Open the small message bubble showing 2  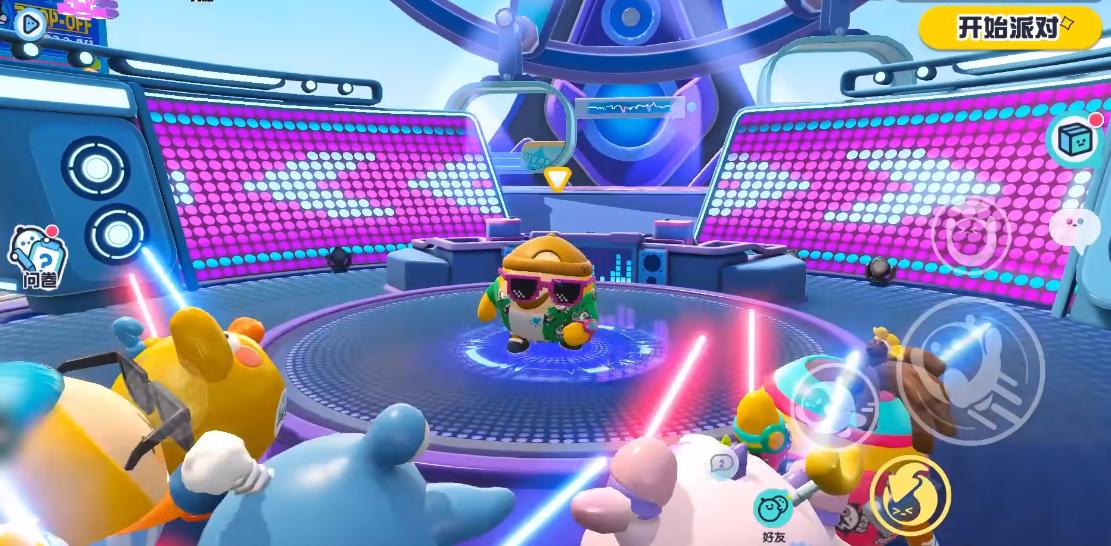[722, 464]
